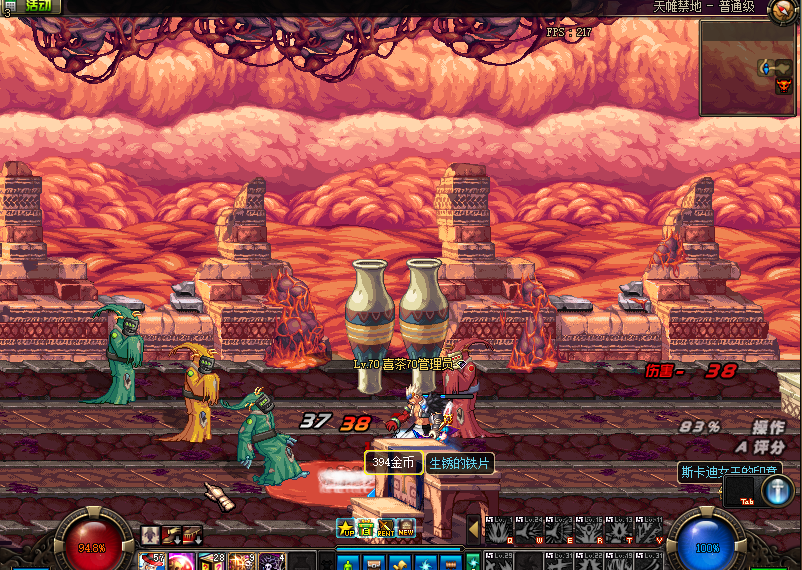802x570 pixels.
Task: Pick up the 394金币 gold label
Action: click(393, 463)
